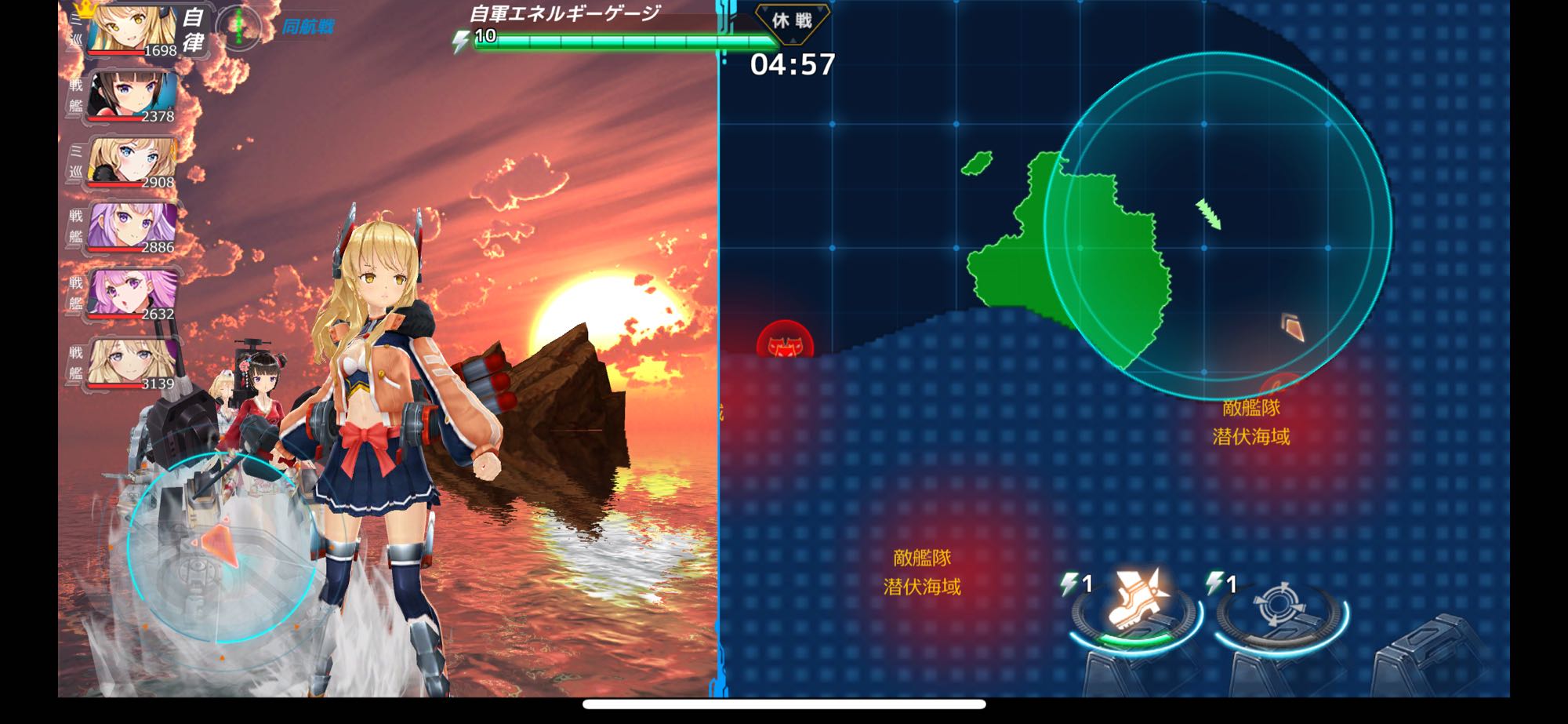Tap the red enemy fleet marker on map
The image size is (1568, 724).
(x=784, y=344)
